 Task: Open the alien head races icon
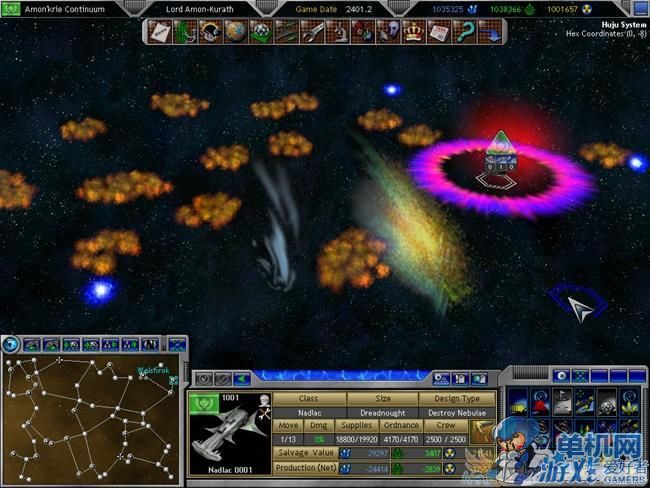388,33
